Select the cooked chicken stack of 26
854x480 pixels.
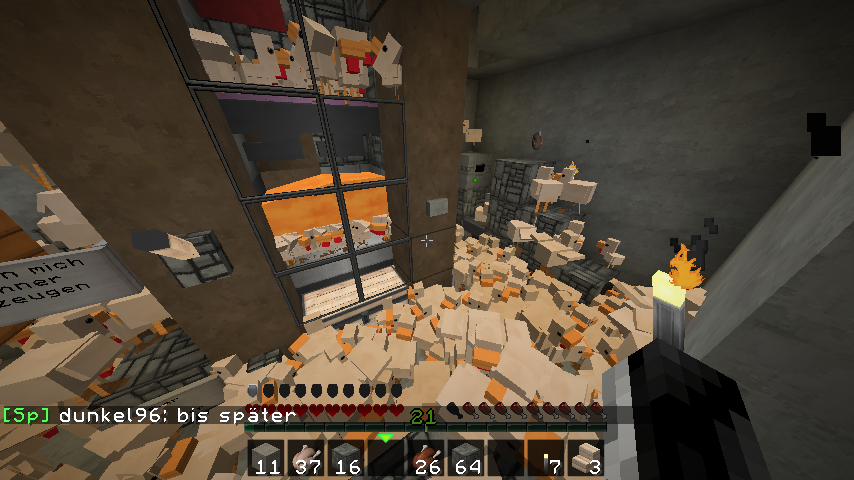[427, 458]
